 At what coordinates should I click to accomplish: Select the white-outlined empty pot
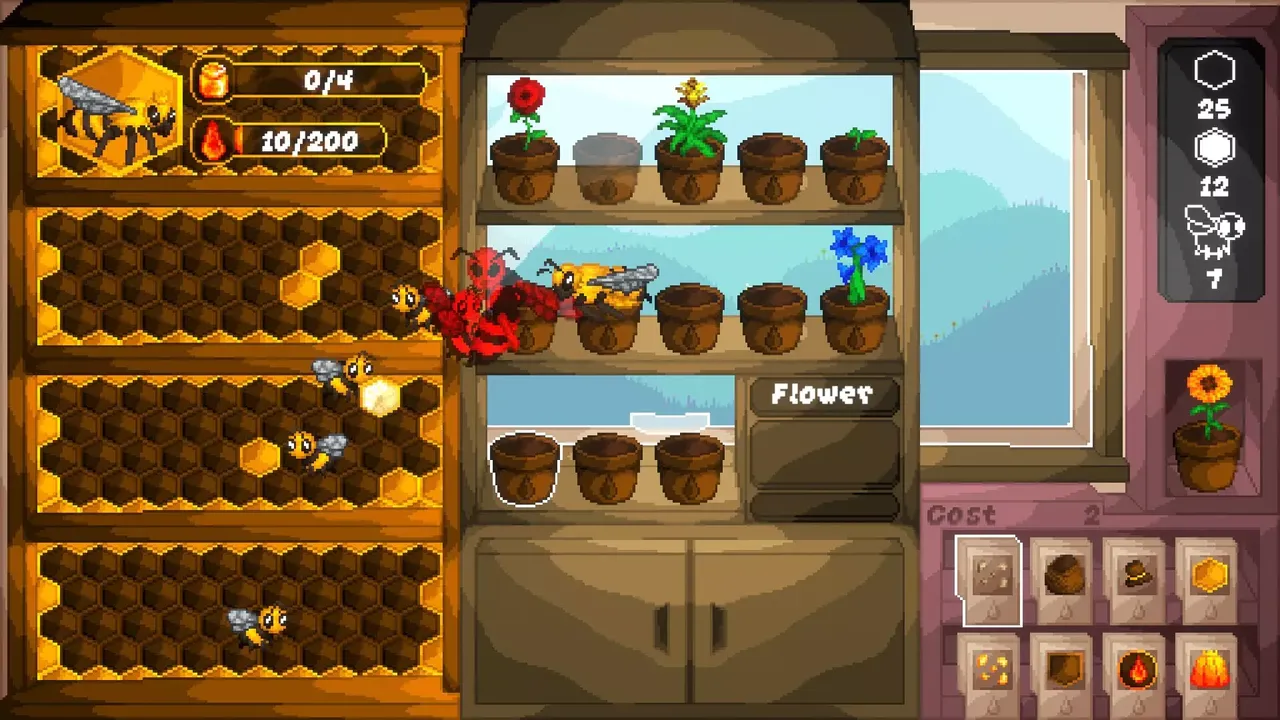click(525, 468)
